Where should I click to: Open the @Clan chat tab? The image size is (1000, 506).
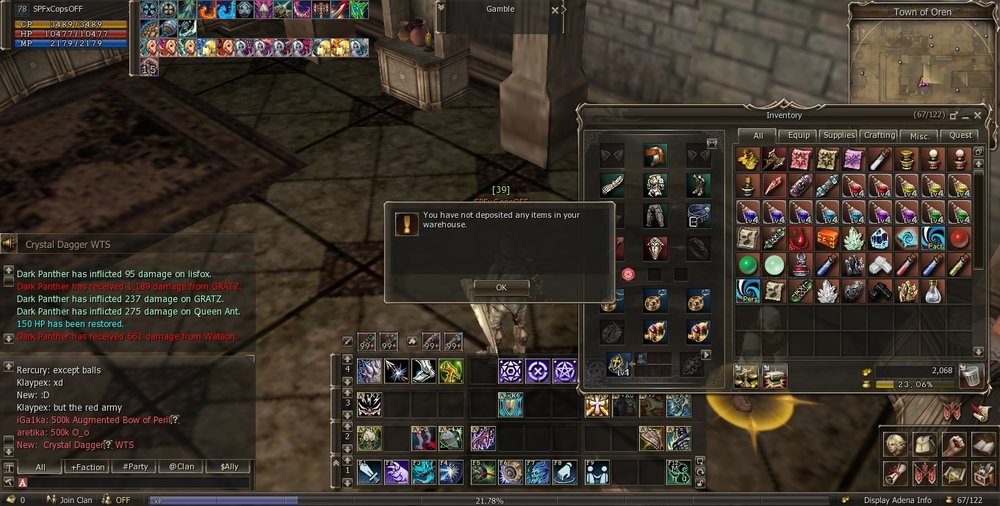coord(181,467)
